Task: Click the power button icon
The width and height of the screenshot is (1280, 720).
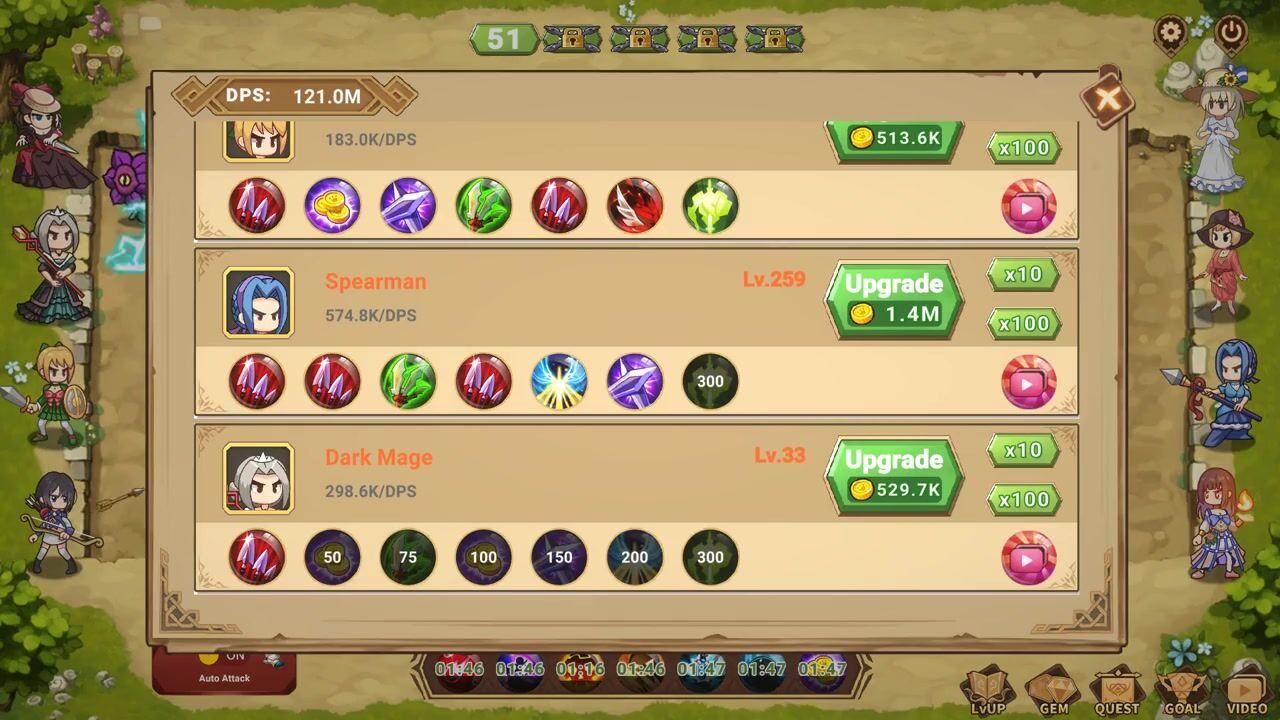Action: tap(1231, 33)
